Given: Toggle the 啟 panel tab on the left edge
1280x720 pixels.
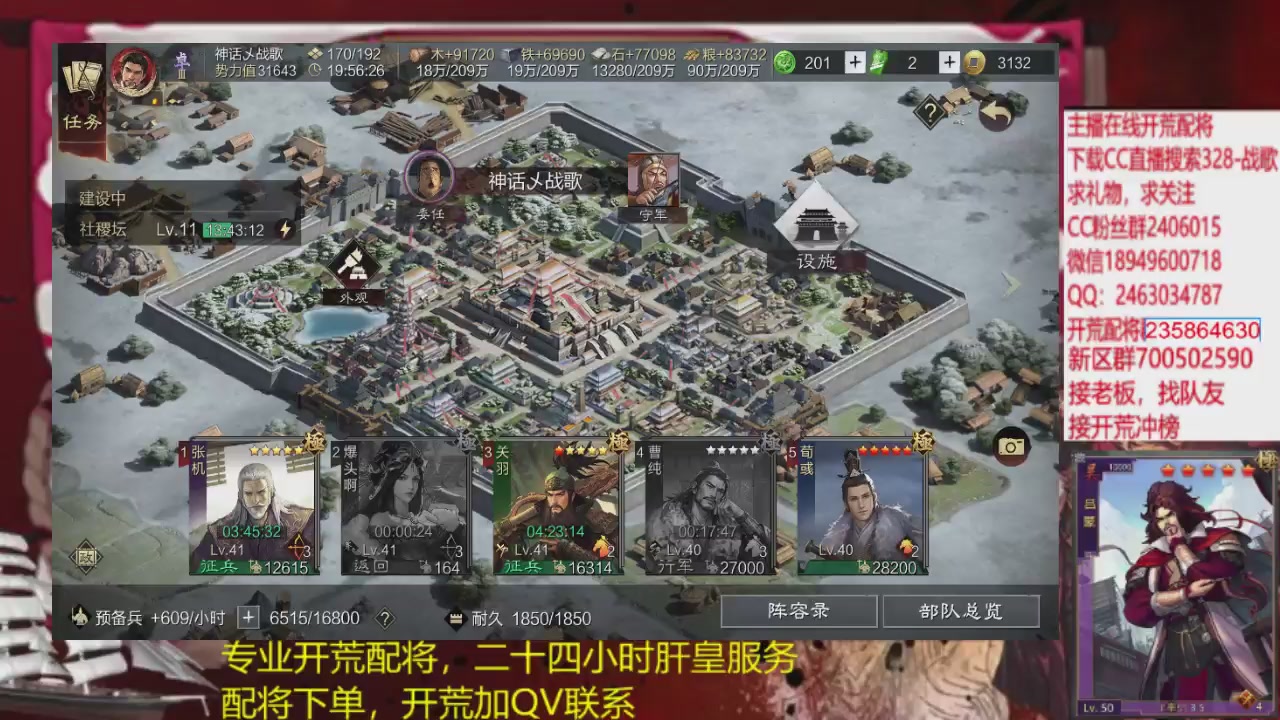Looking at the screenshot, I should click(x=84, y=556).
